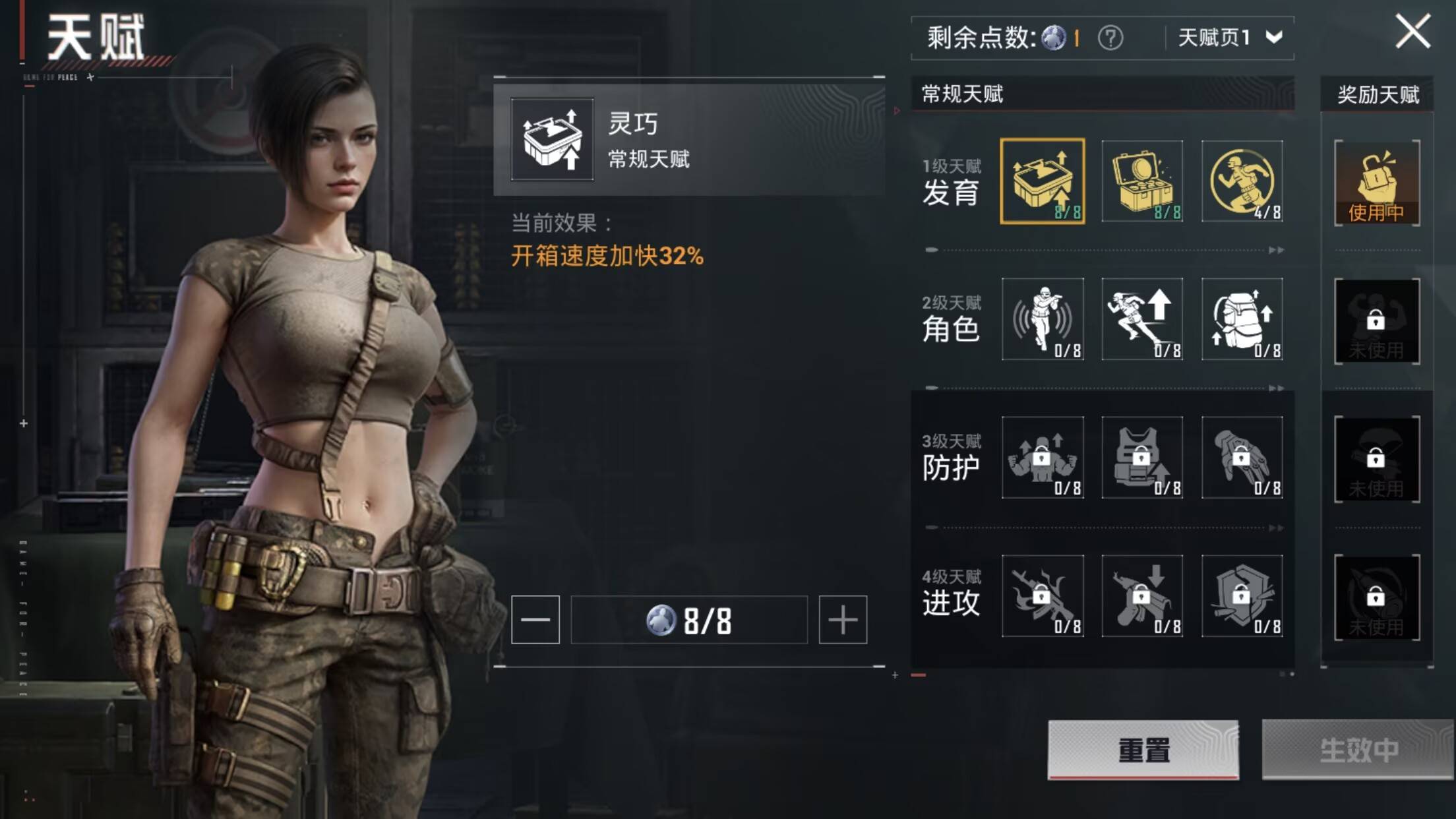The width and height of the screenshot is (1456, 819).
Task: Click the 8/8 points input field
Action: click(690, 619)
